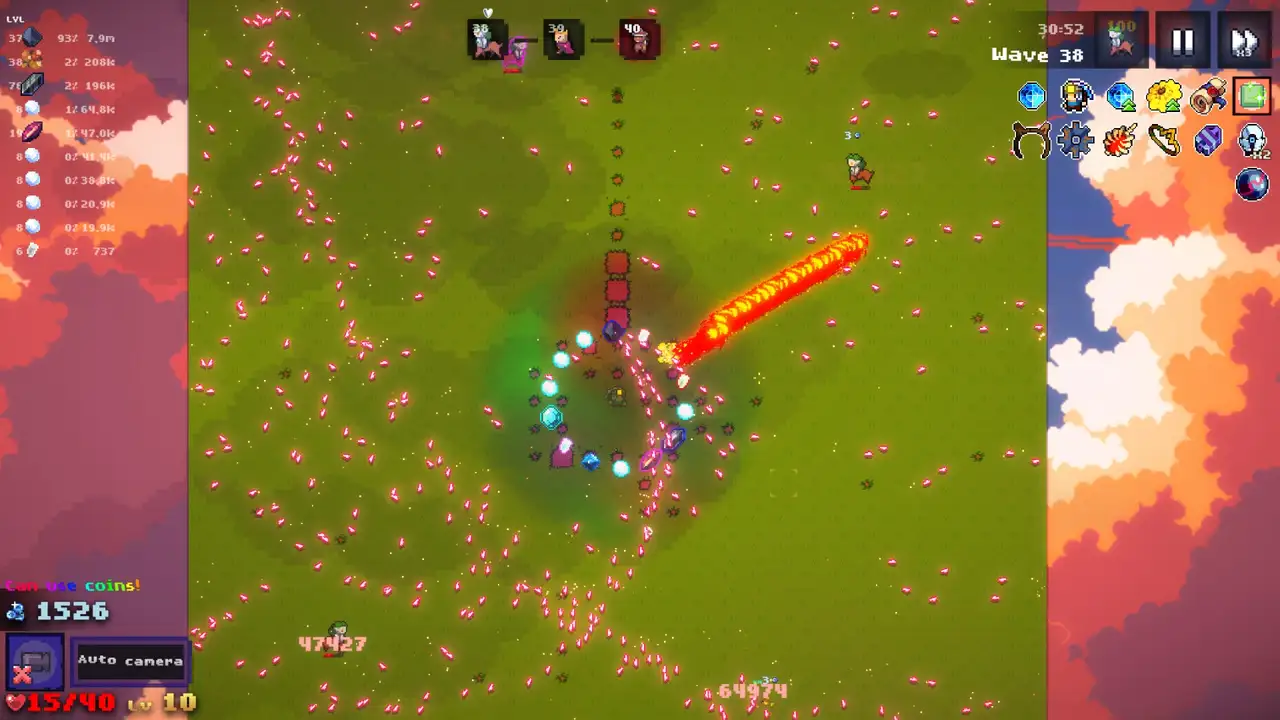Select the purple cube relic icon

click(x=1208, y=141)
